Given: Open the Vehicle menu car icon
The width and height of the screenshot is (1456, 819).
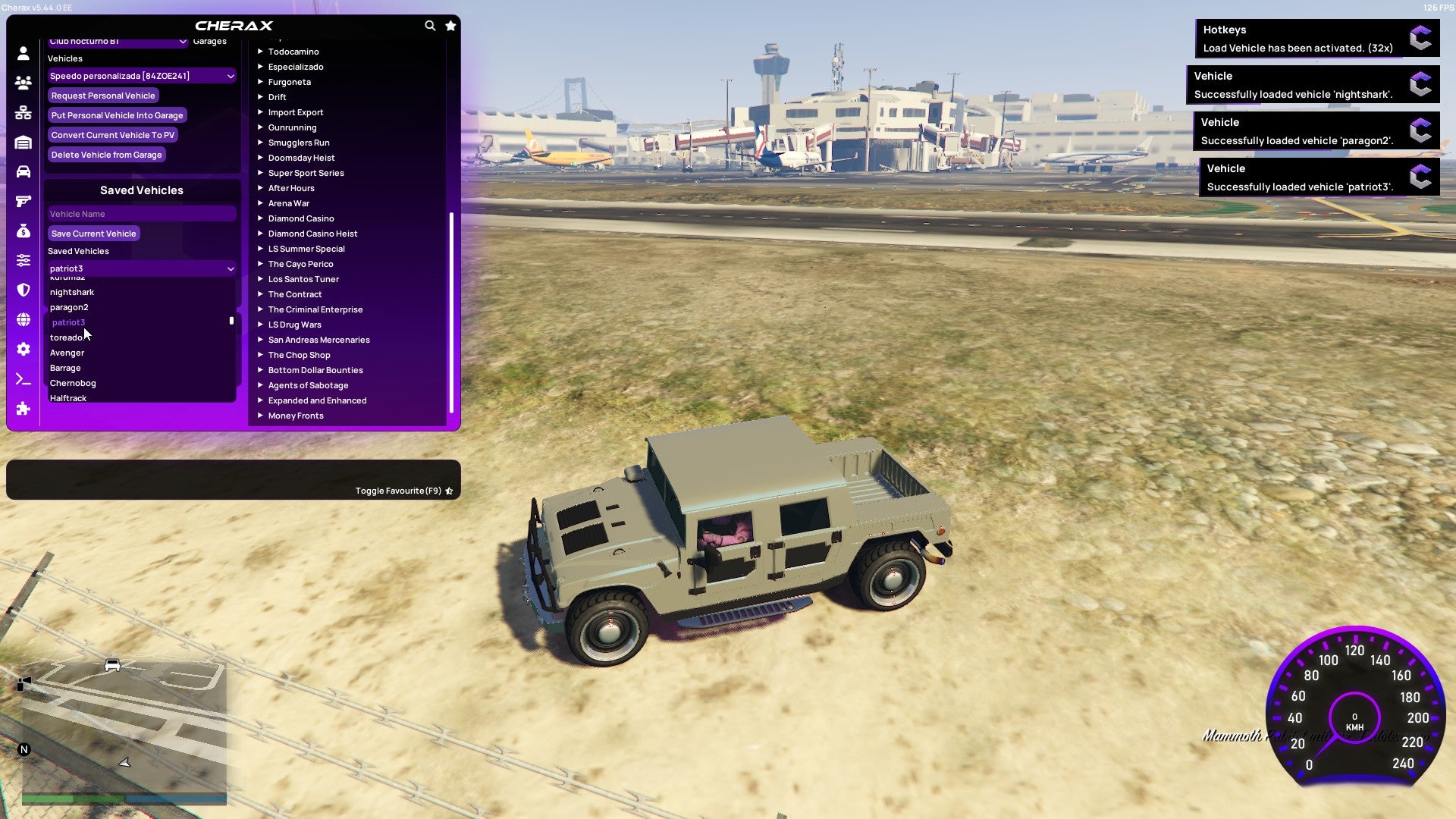Looking at the screenshot, I should 23,172.
